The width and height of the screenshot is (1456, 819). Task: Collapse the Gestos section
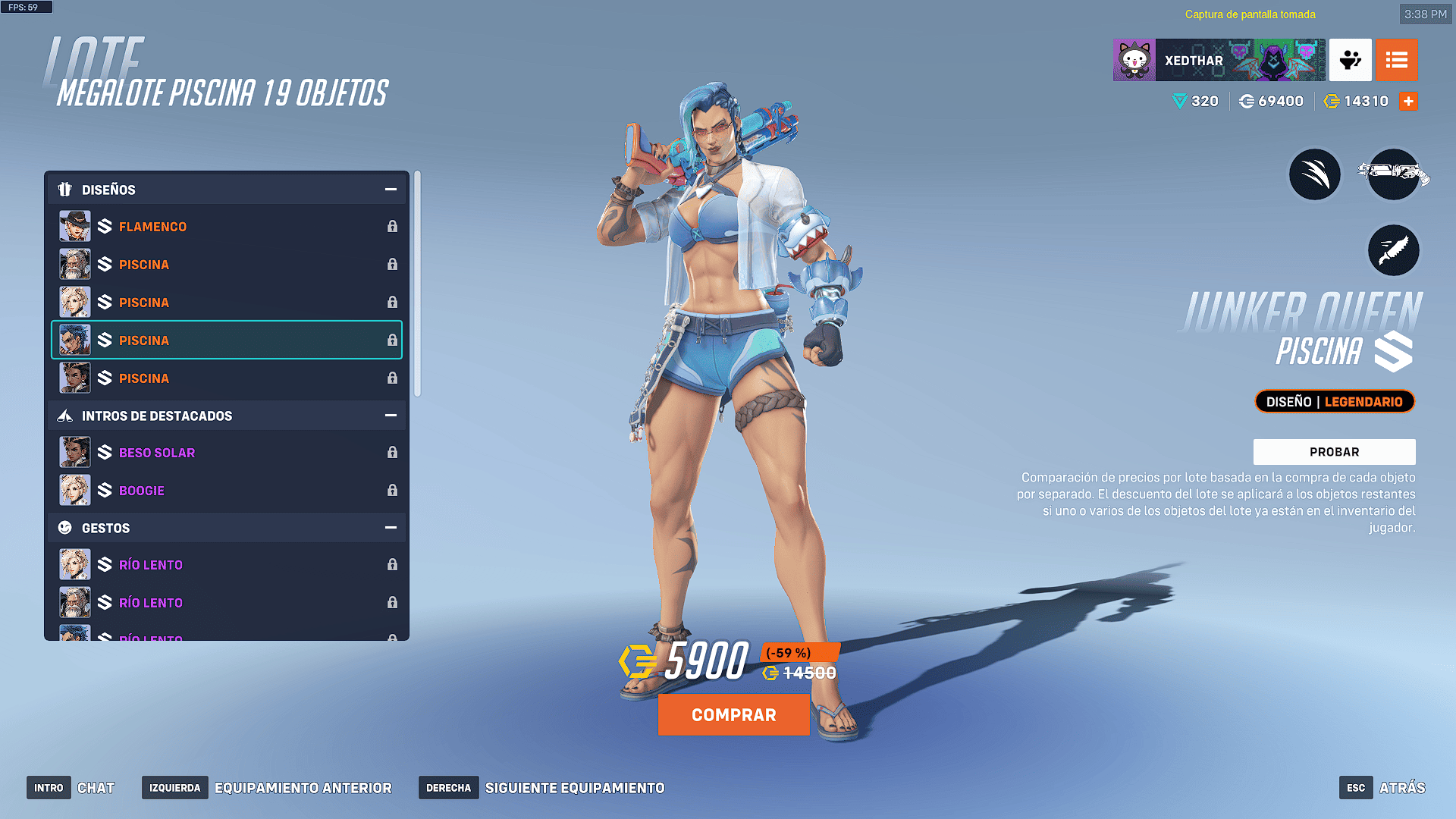[391, 528]
